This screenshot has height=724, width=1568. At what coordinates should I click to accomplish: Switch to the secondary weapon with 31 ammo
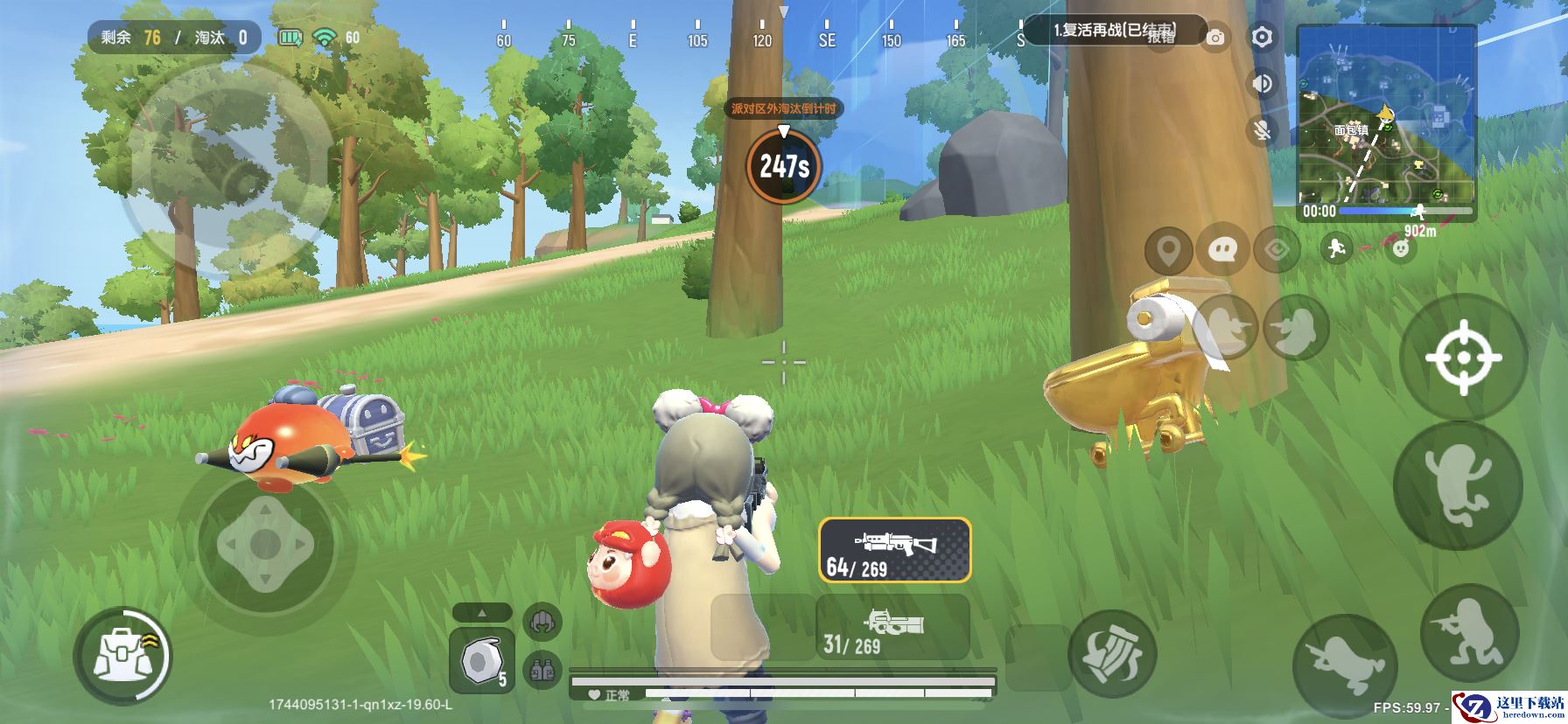[892, 628]
